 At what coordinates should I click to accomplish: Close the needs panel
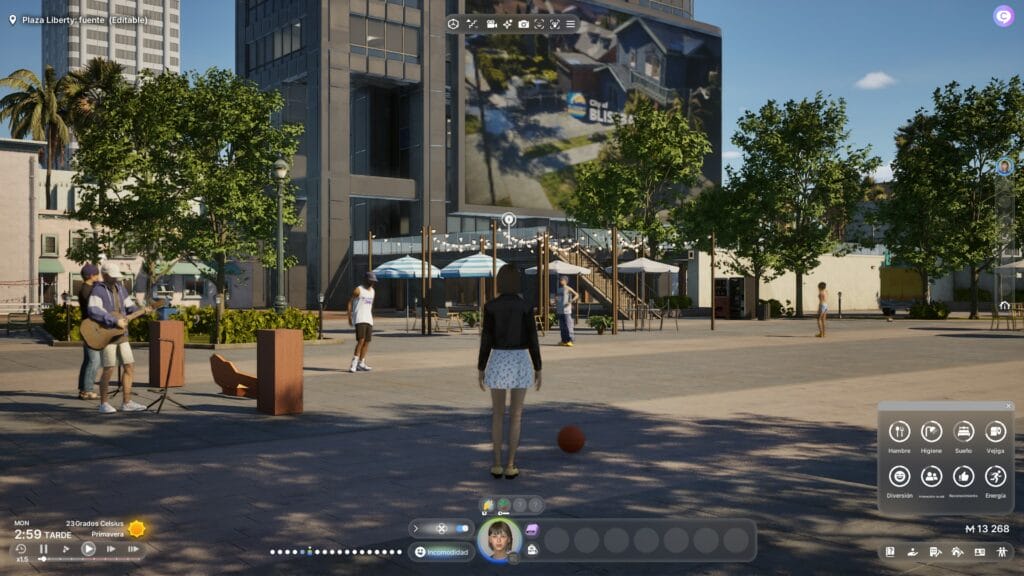click(1008, 406)
